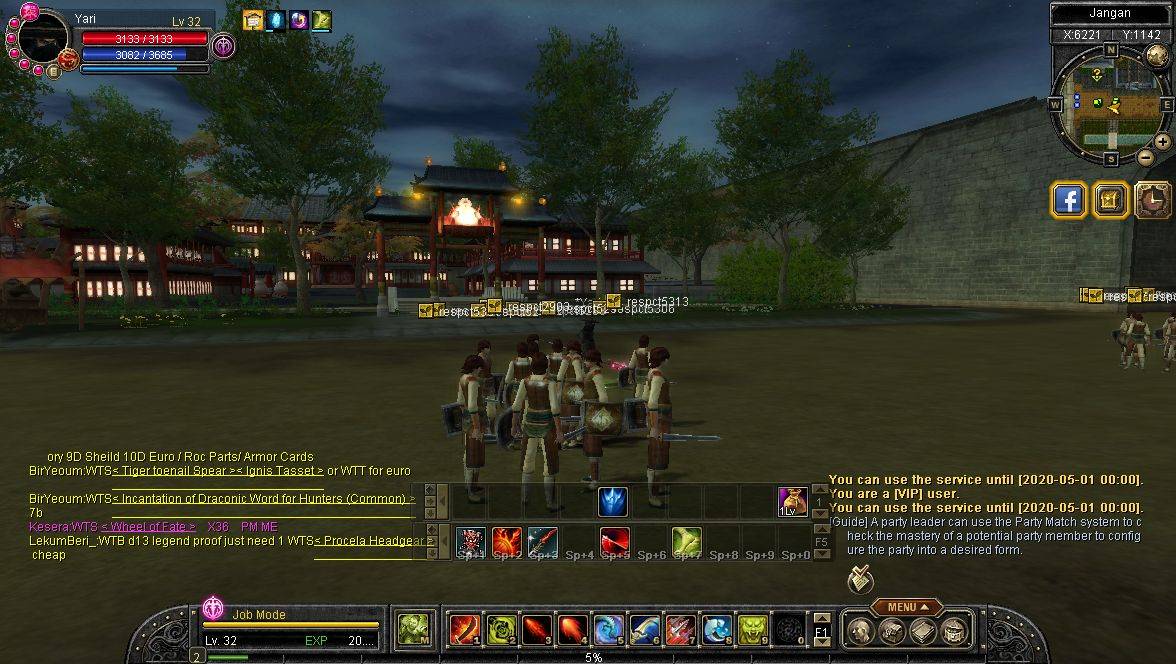Open the world map globe button

pos(1157,55)
